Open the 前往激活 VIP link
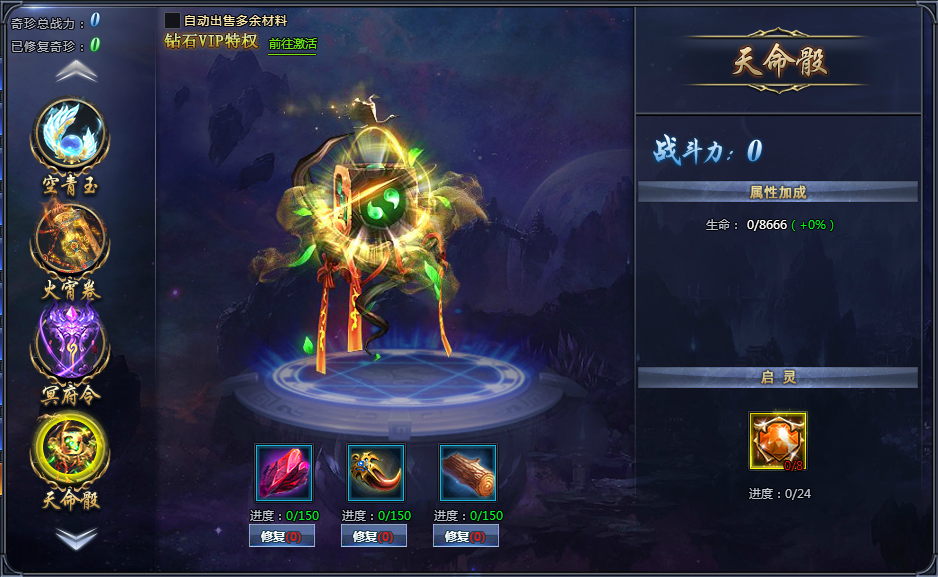The height and width of the screenshot is (577, 938). click(x=292, y=44)
